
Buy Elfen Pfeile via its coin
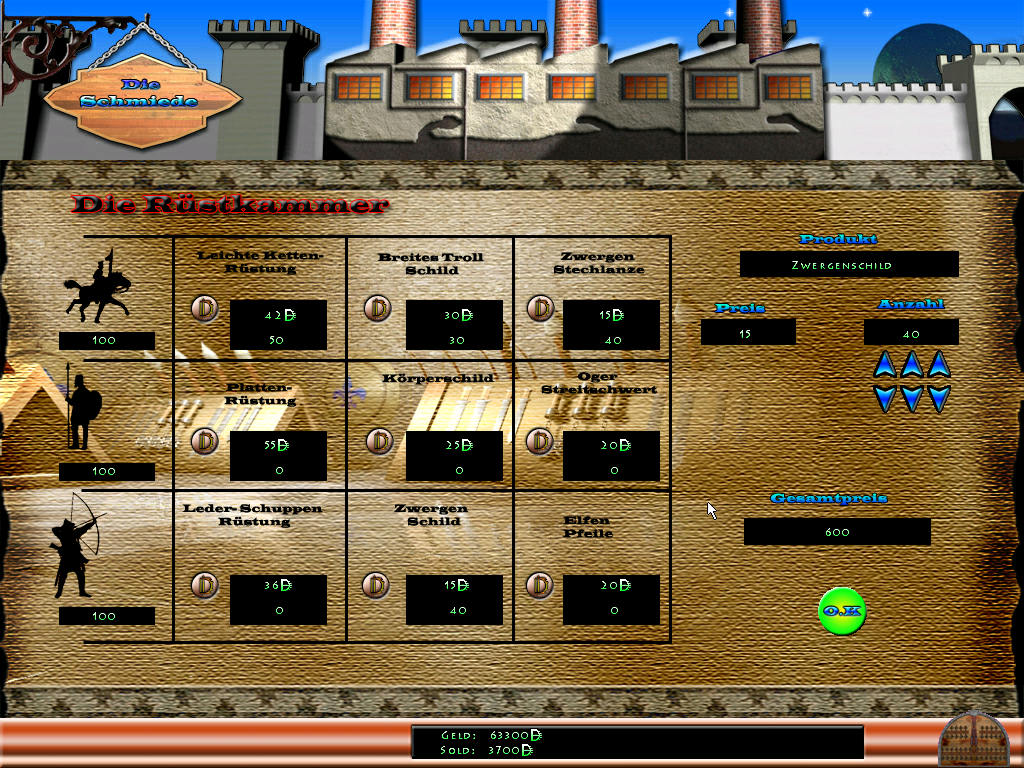click(540, 585)
